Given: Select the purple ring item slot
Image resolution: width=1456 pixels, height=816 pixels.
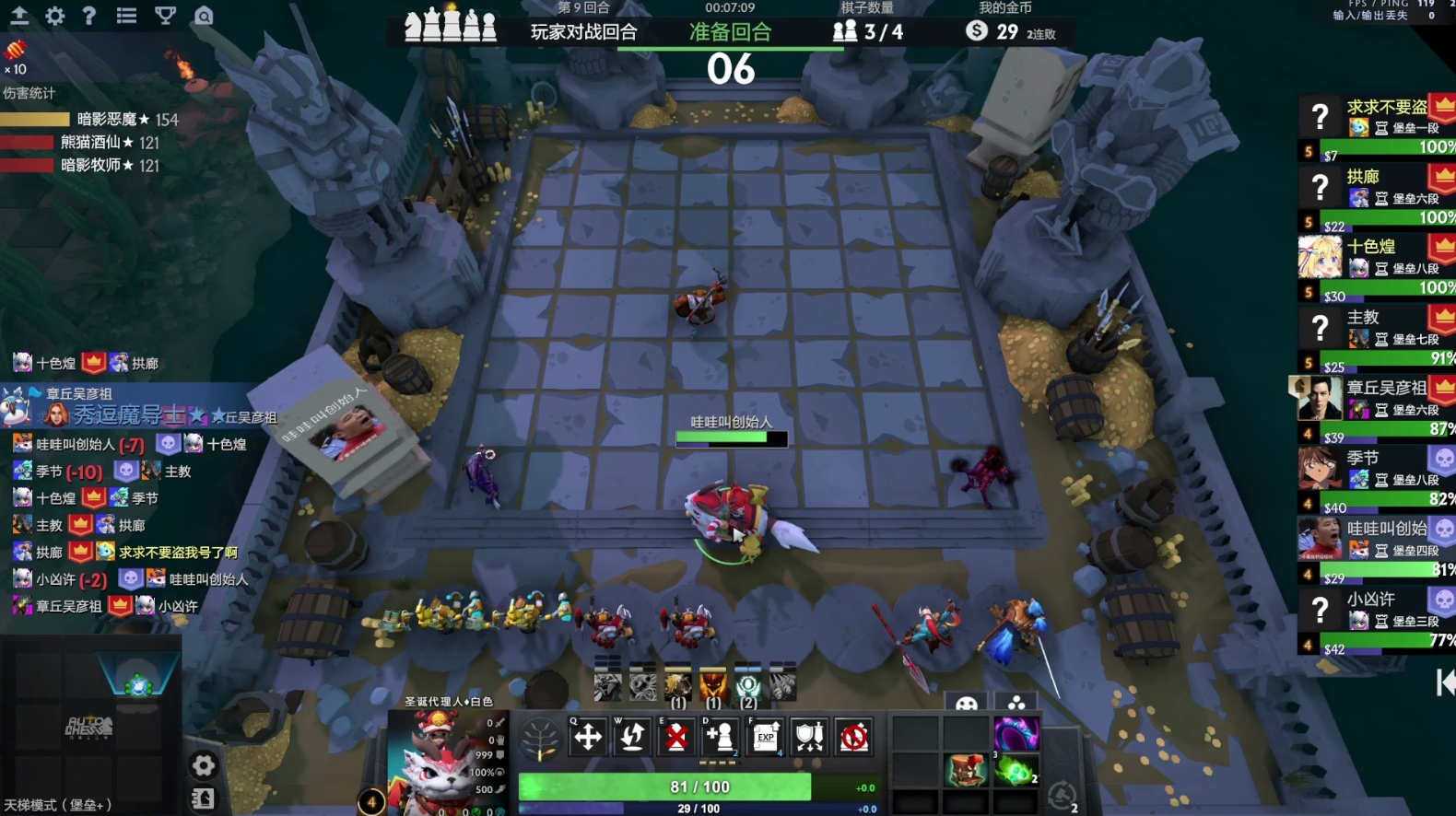Looking at the screenshot, I should coord(1016,734).
